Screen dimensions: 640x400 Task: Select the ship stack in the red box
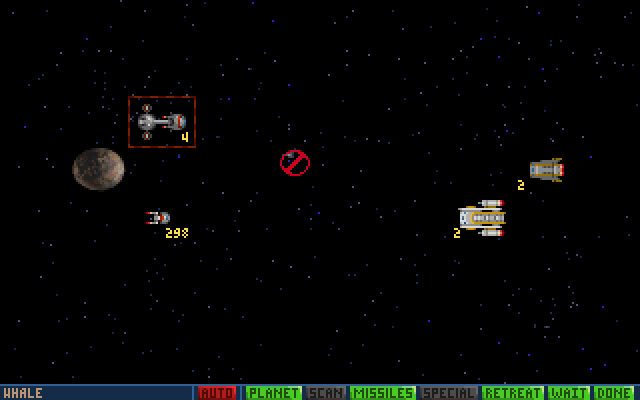[x=161, y=122]
